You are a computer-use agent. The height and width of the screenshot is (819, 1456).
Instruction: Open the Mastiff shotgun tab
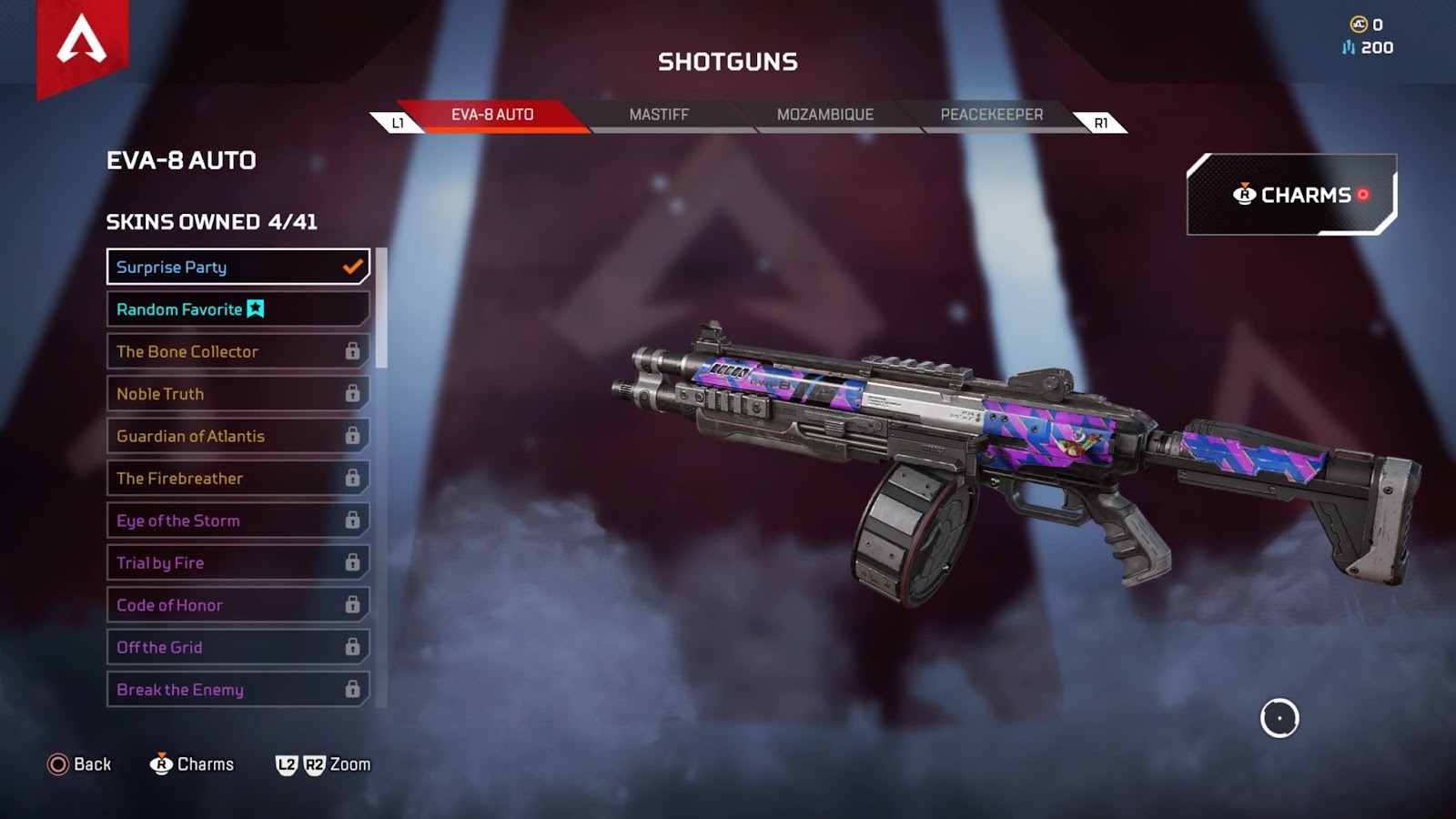659,115
